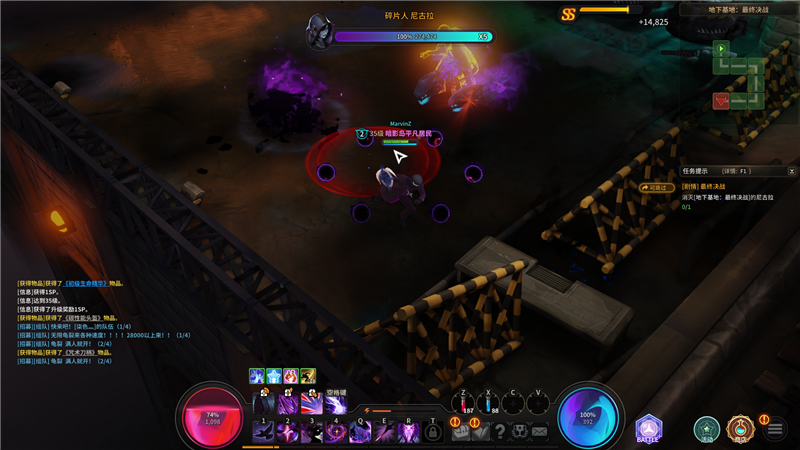The width and height of the screenshot is (800, 450).
Task: Open the mail envelope icon
Action: pos(540,431)
